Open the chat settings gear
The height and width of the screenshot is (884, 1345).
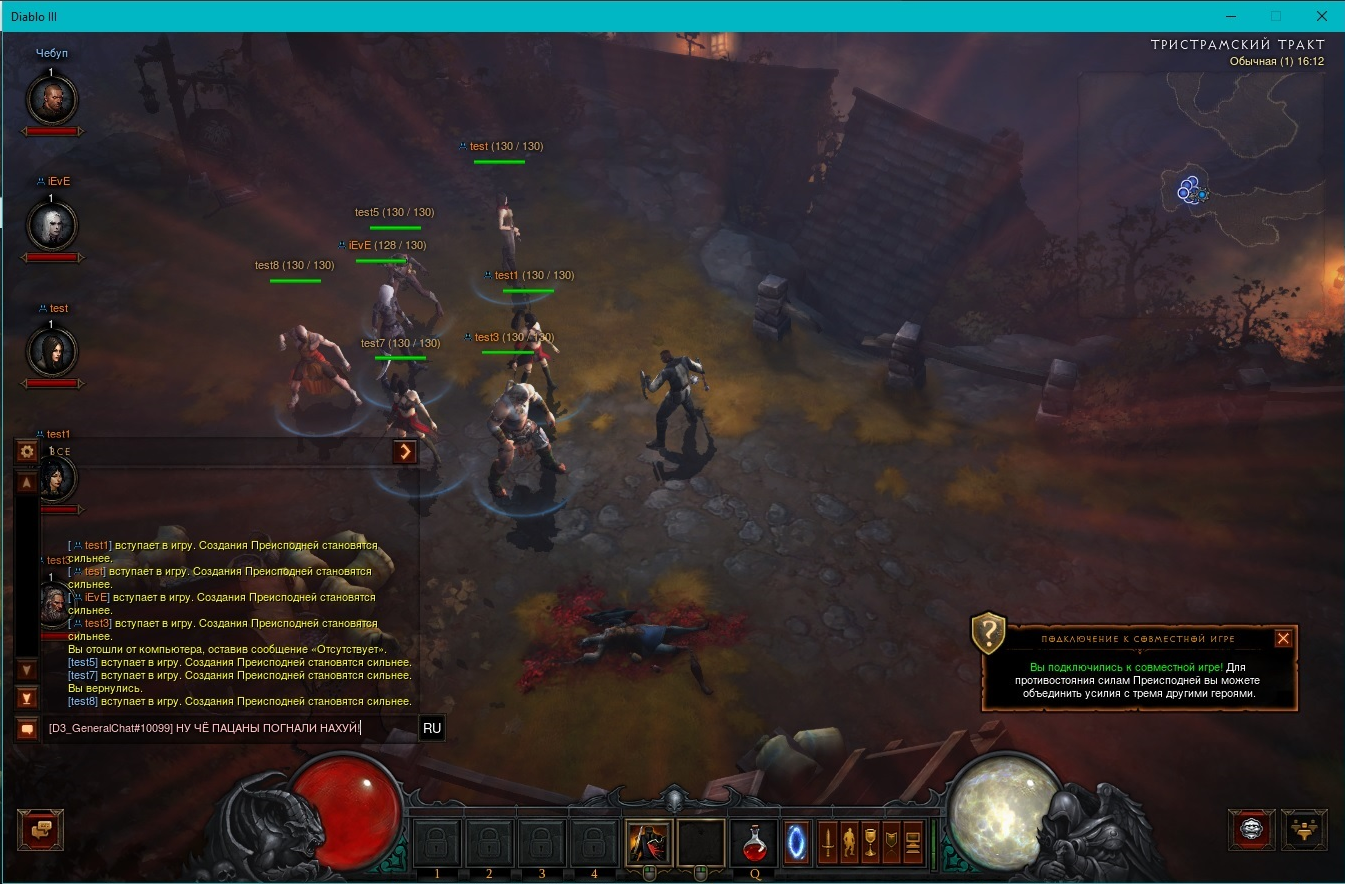(27, 451)
